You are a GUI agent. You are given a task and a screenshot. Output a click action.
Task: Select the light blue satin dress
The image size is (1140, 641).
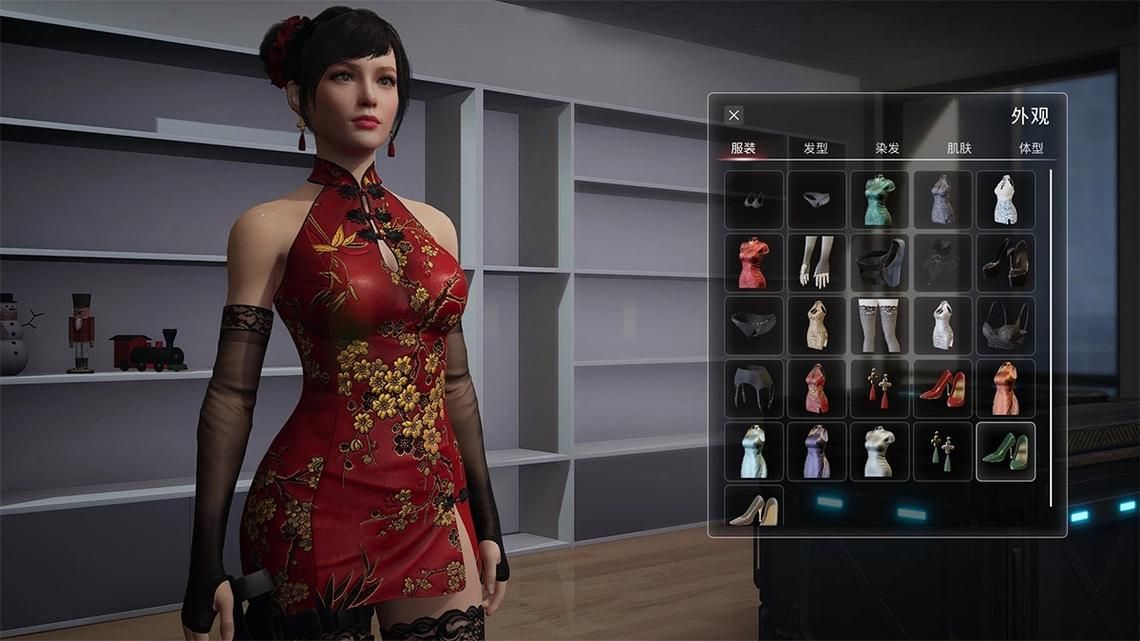754,451
